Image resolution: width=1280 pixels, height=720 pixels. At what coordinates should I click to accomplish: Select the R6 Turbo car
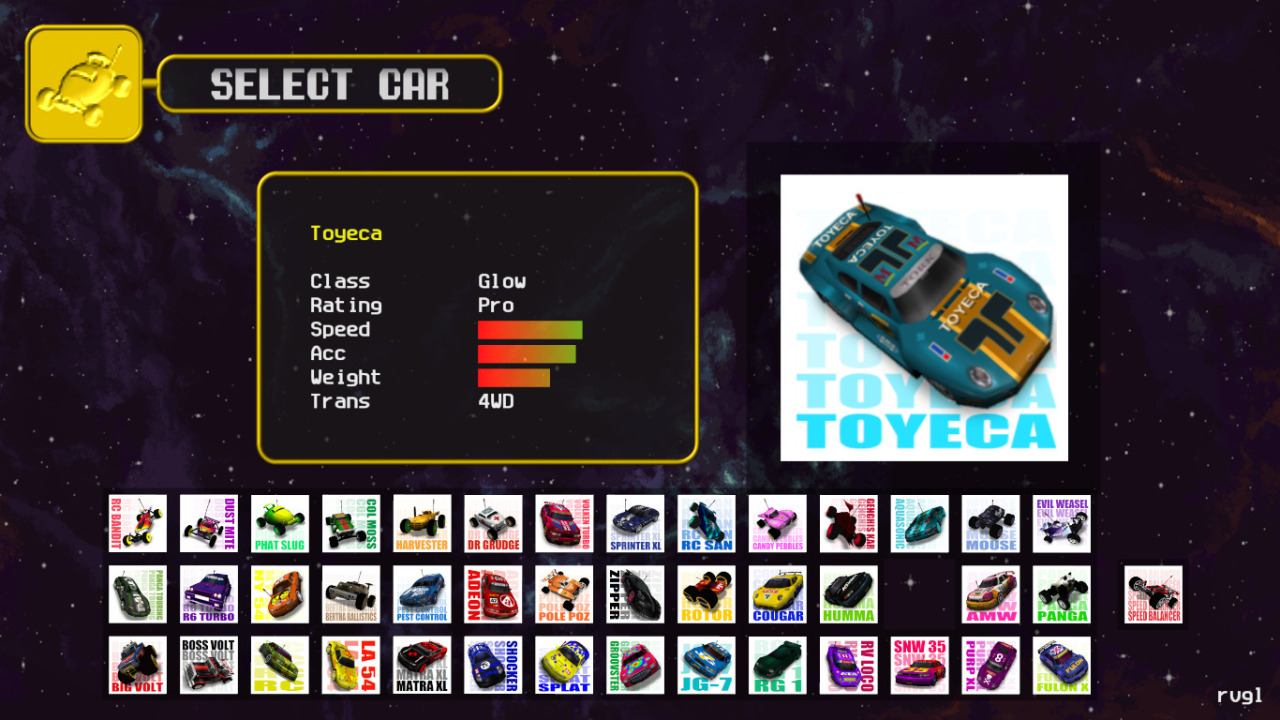click(209, 594)
